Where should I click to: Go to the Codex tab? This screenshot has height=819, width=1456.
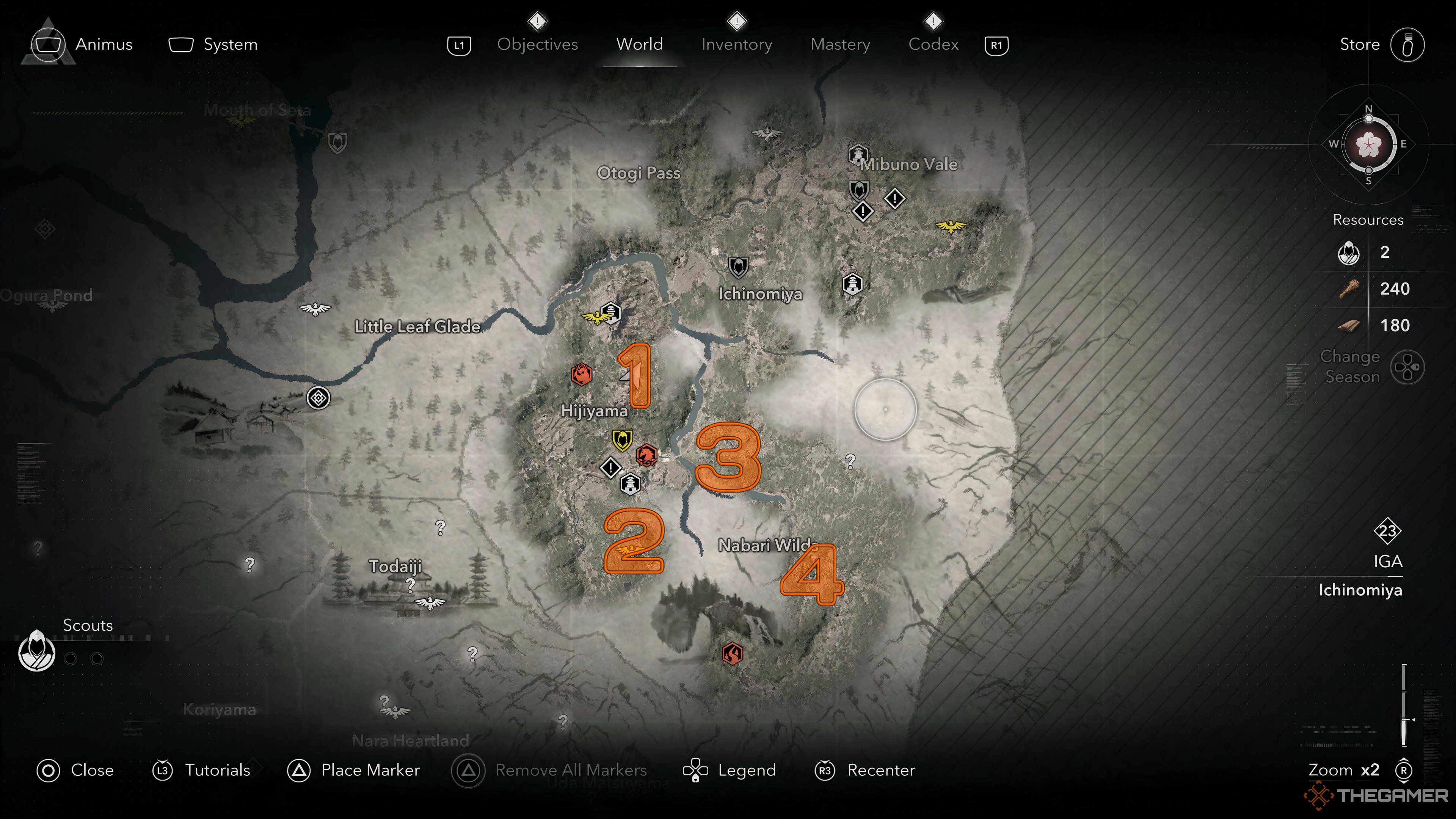click(933, 44)
